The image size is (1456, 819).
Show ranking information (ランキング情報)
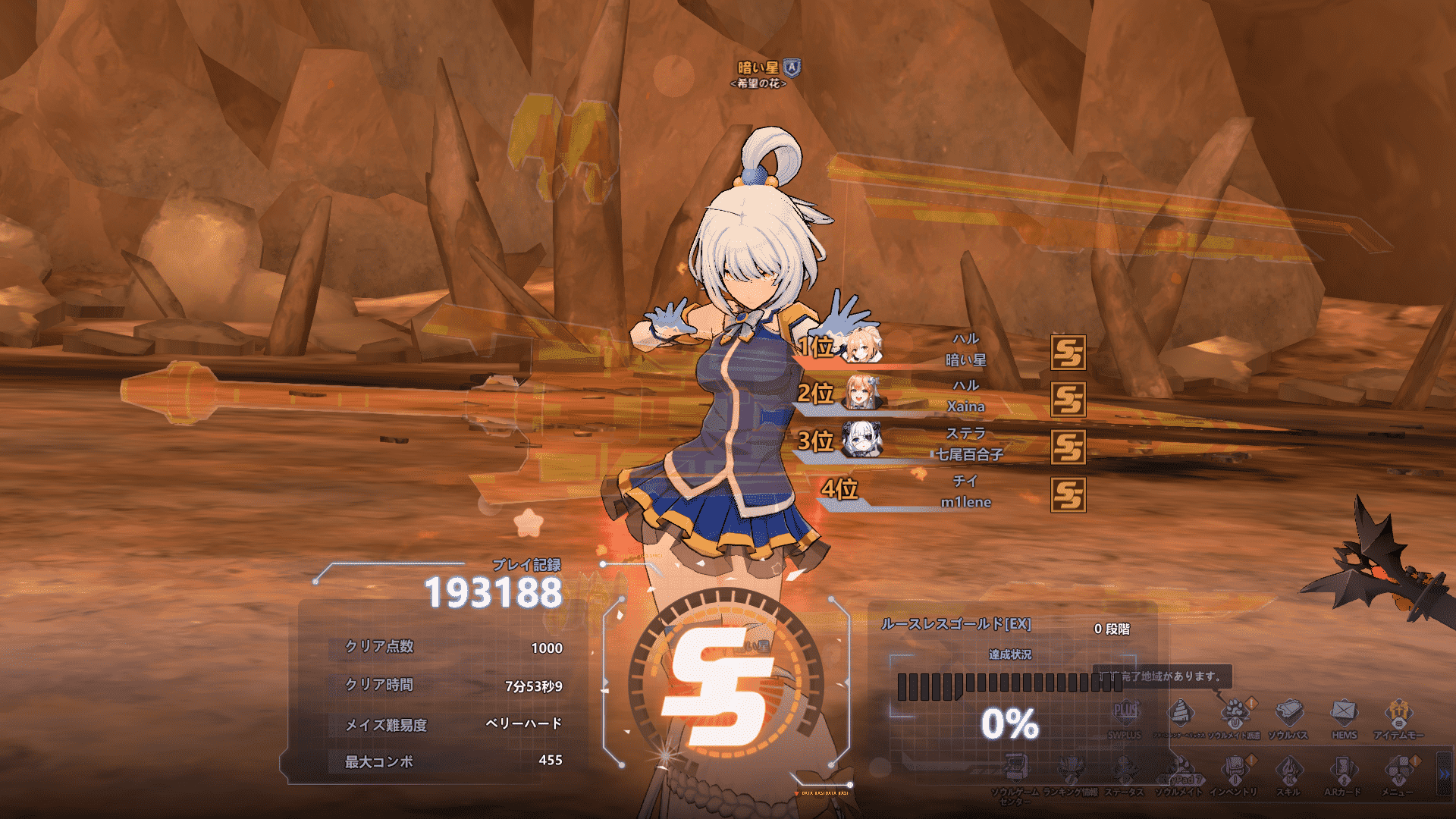pos(1071,770)
